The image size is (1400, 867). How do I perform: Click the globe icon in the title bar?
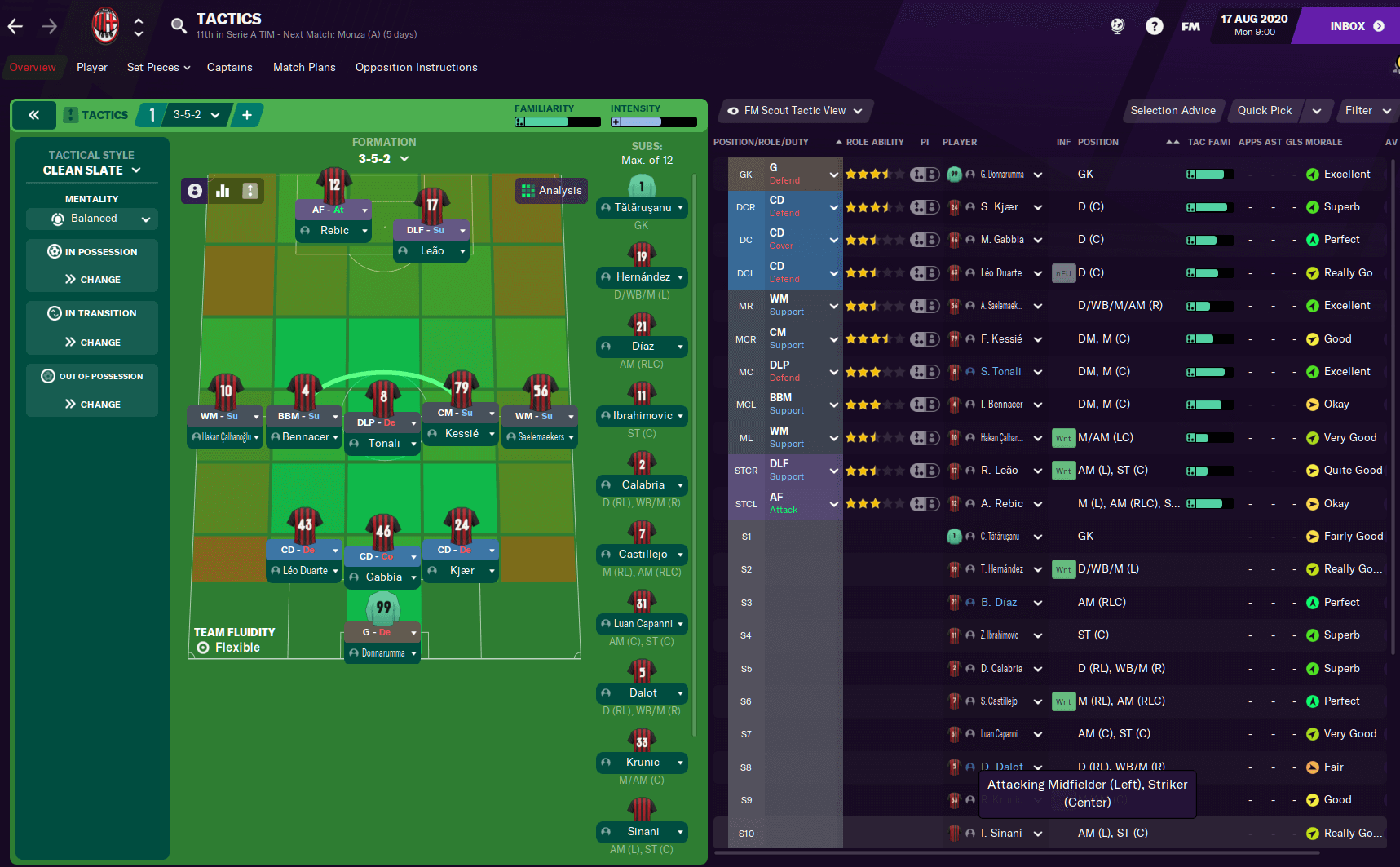(1117, 25)
